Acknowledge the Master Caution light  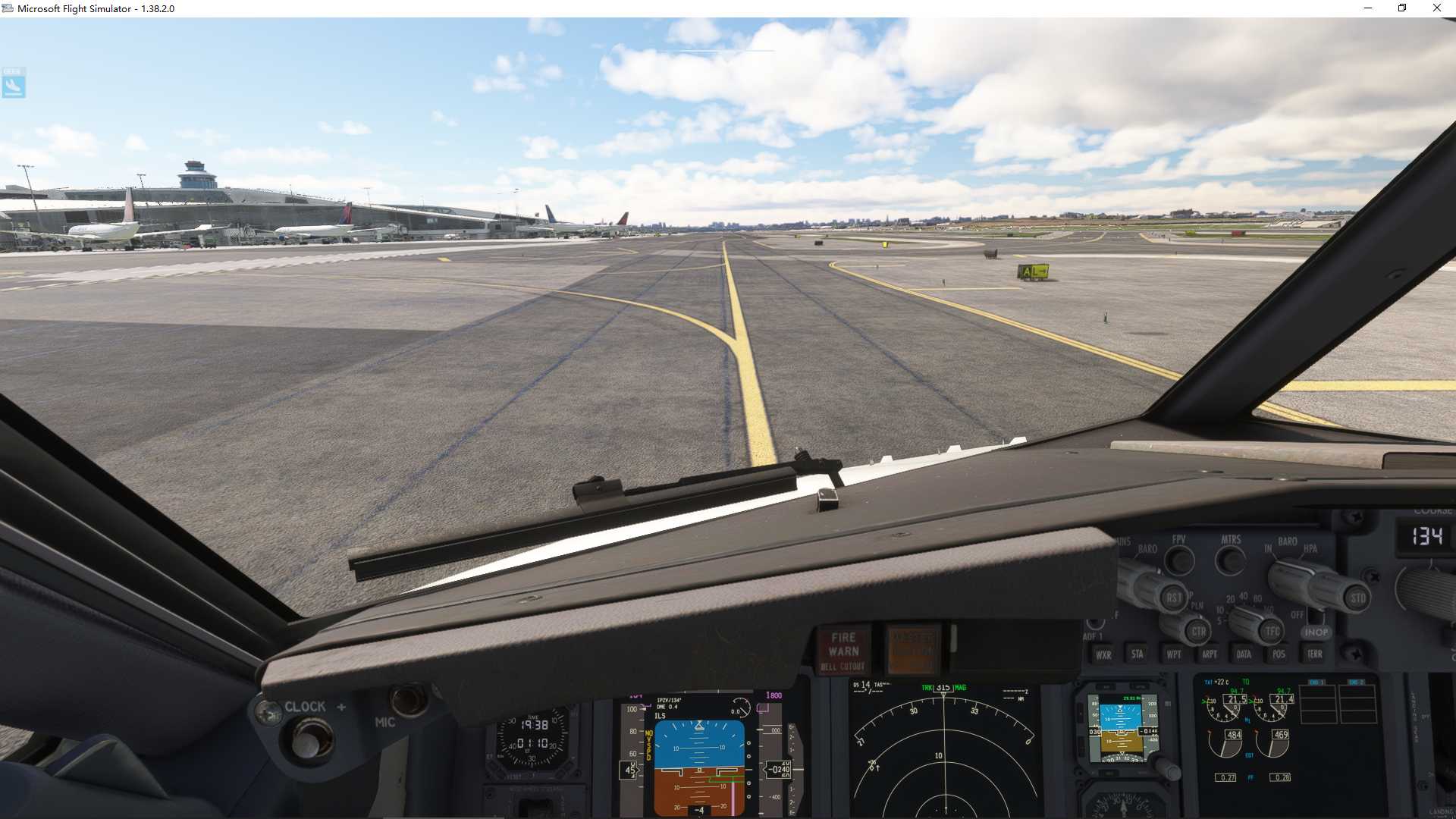(x=913, y=651)
